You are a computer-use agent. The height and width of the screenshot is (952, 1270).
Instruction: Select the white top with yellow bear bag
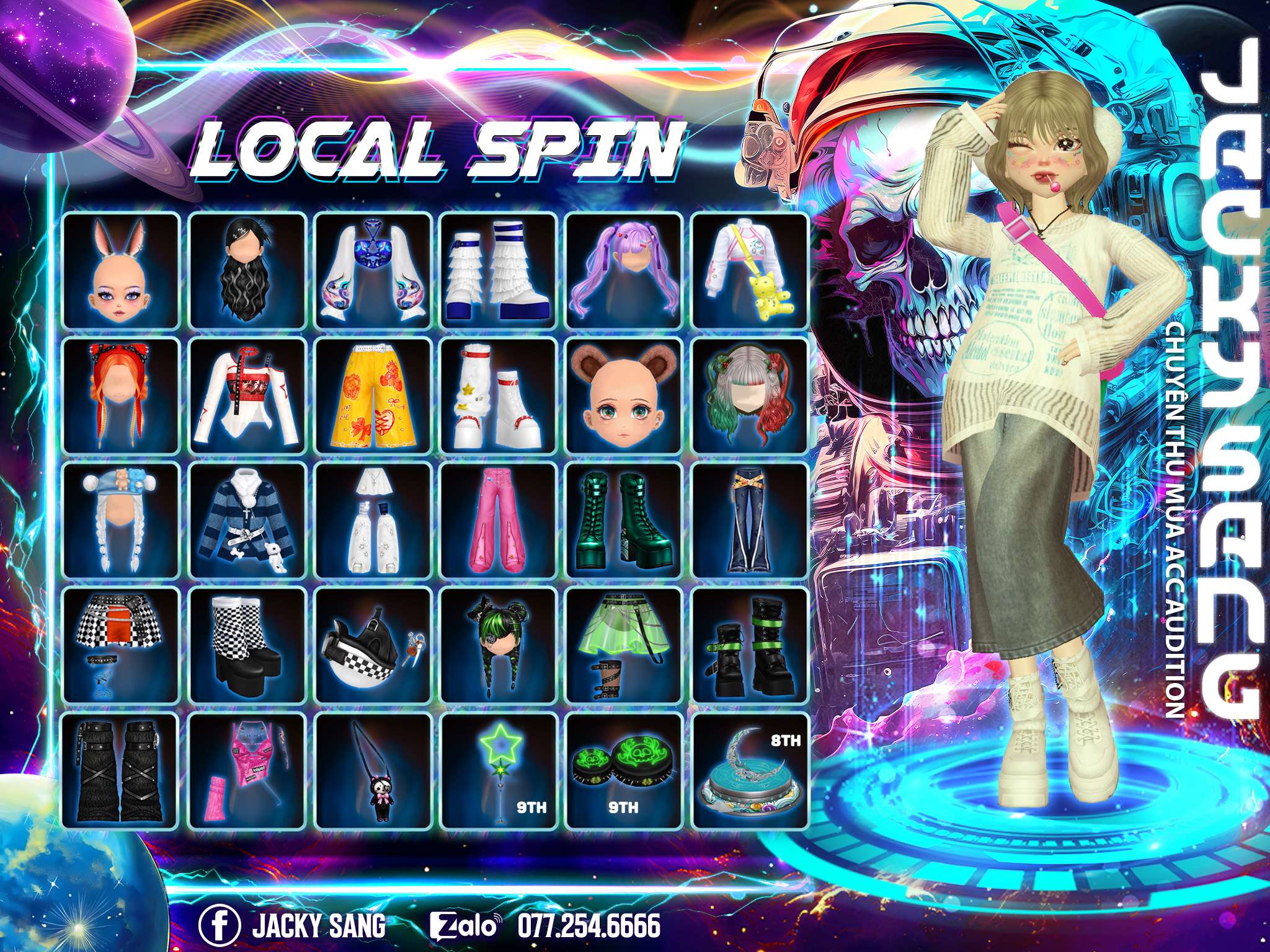click(750, 270)
